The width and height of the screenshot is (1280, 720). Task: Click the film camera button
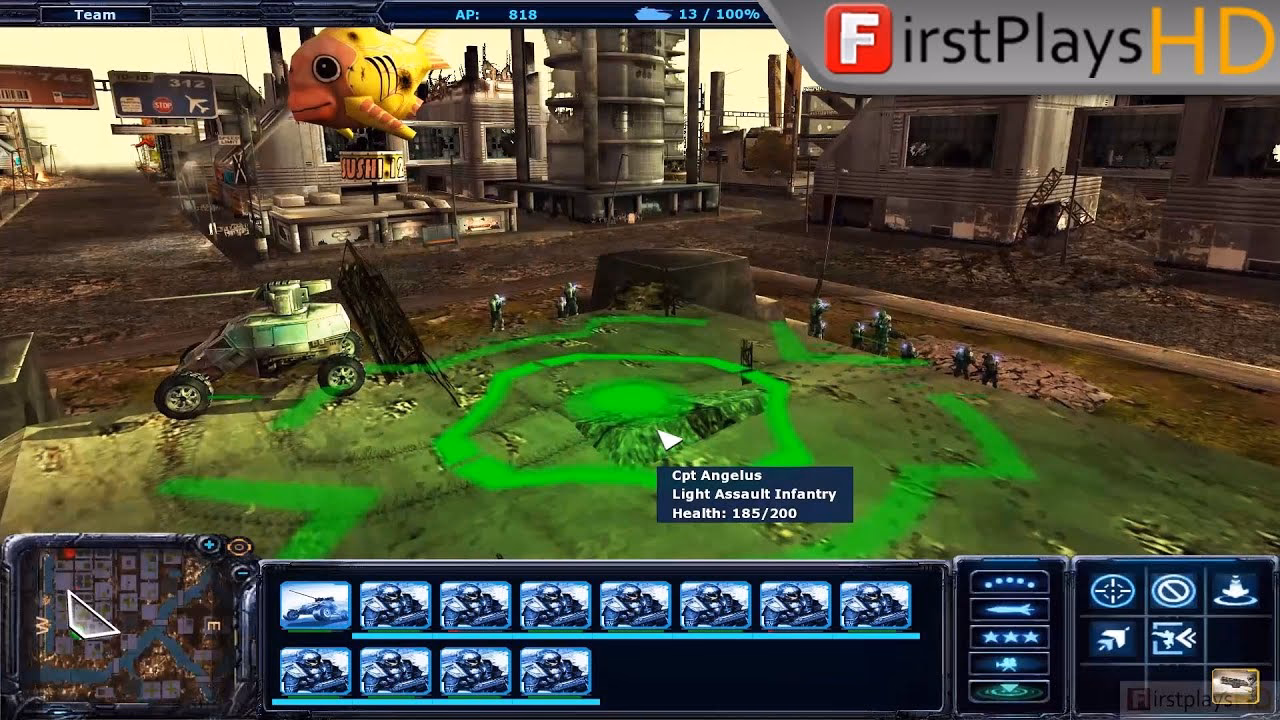[1009, 664]
